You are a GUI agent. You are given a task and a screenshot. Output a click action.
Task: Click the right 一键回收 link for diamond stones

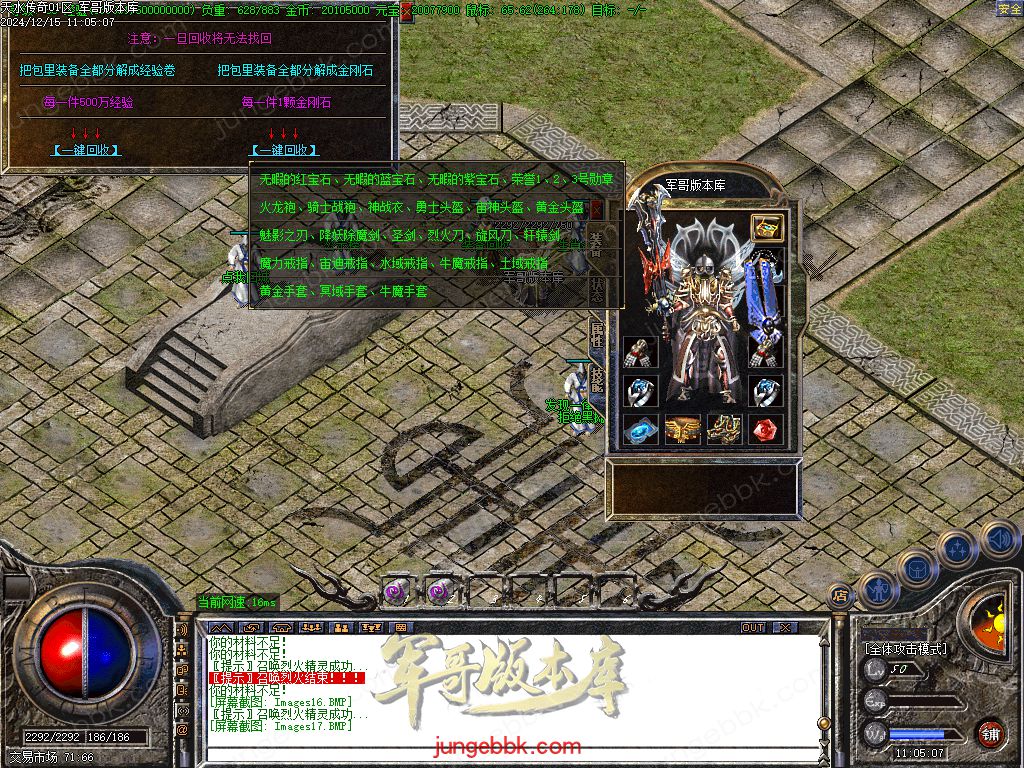(x=284, y=150)
